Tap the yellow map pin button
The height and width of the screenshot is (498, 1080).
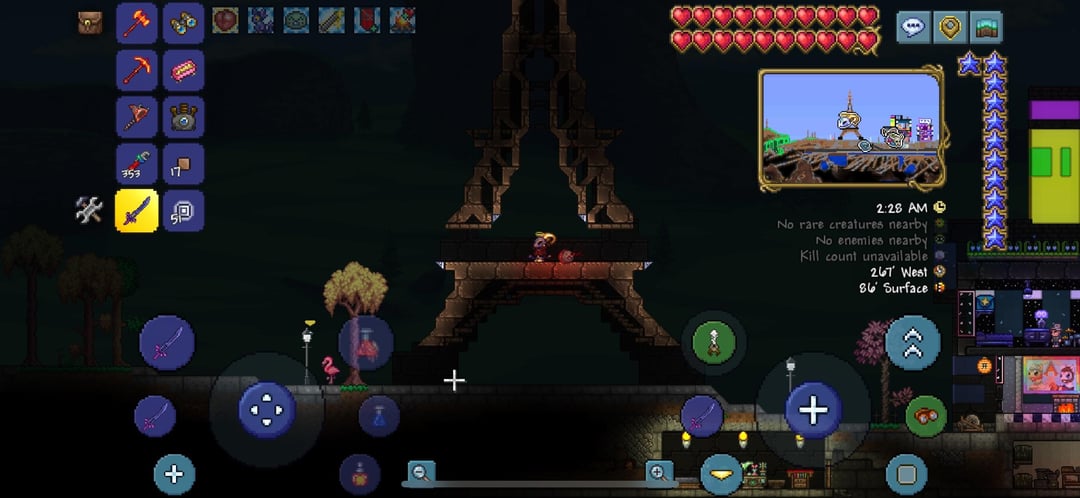click(949, 27)
